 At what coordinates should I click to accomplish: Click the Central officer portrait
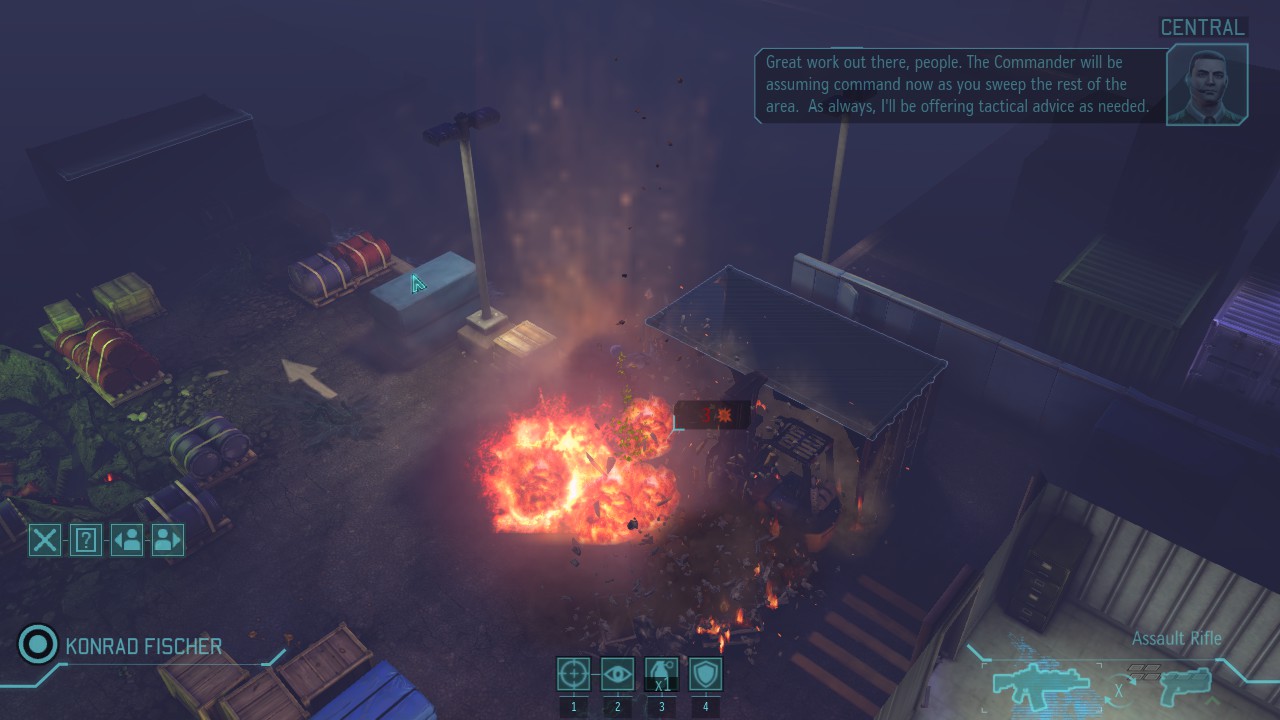point(1207,84)
